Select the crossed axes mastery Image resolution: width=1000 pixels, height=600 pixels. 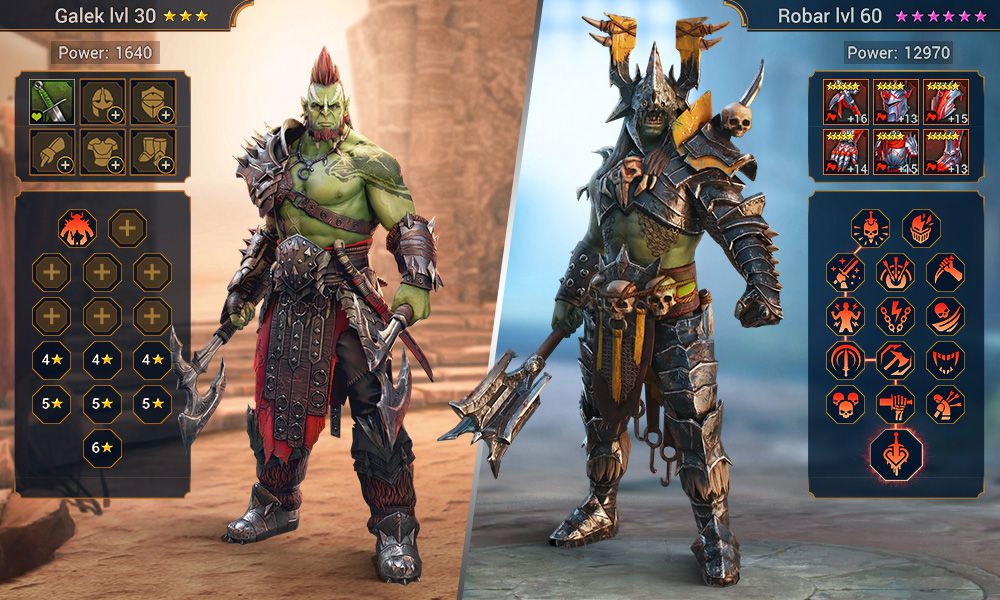895,360
